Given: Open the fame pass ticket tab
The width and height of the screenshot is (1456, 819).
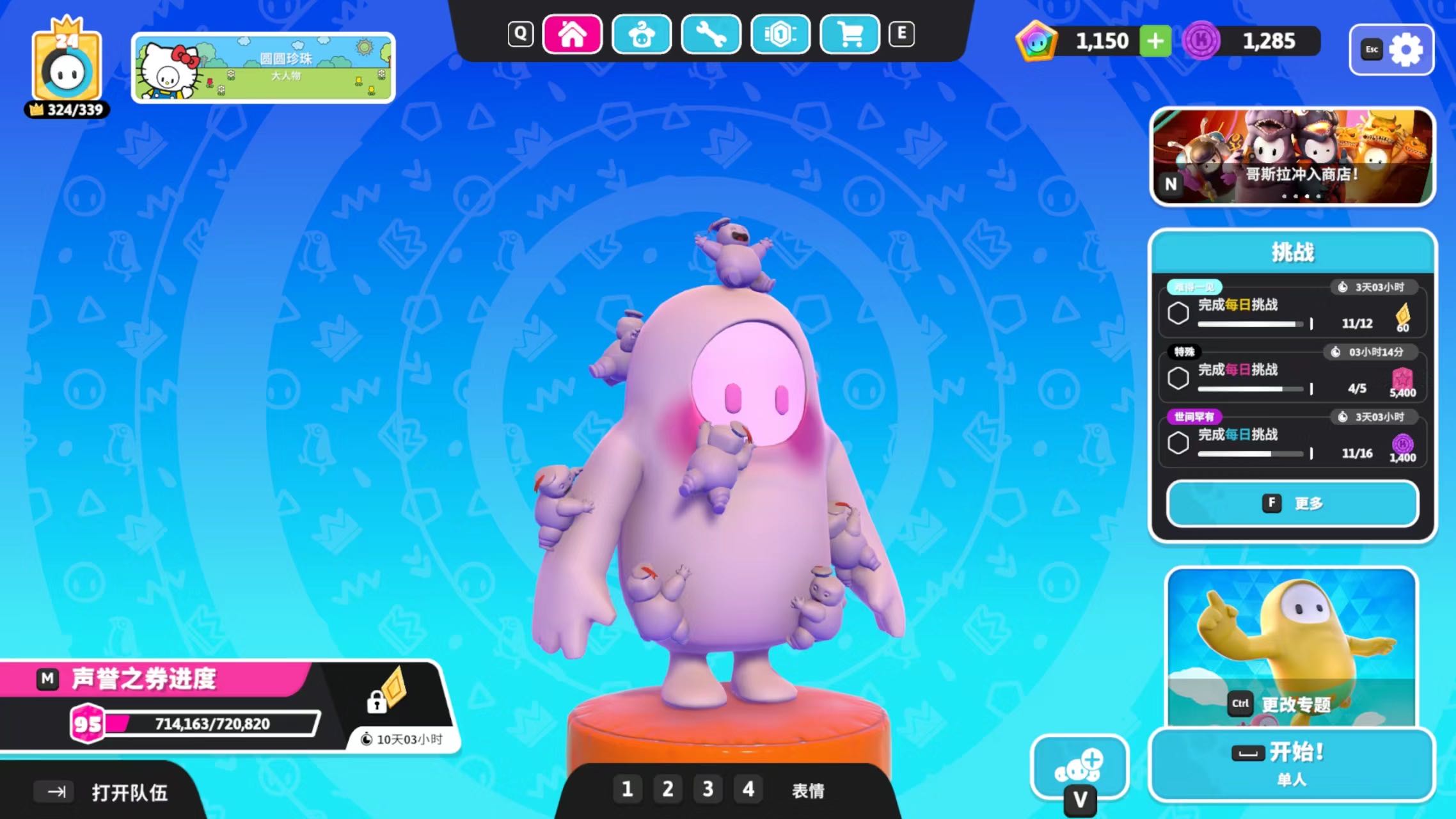Looking at the screenshot, I should (x=780, y=35).
